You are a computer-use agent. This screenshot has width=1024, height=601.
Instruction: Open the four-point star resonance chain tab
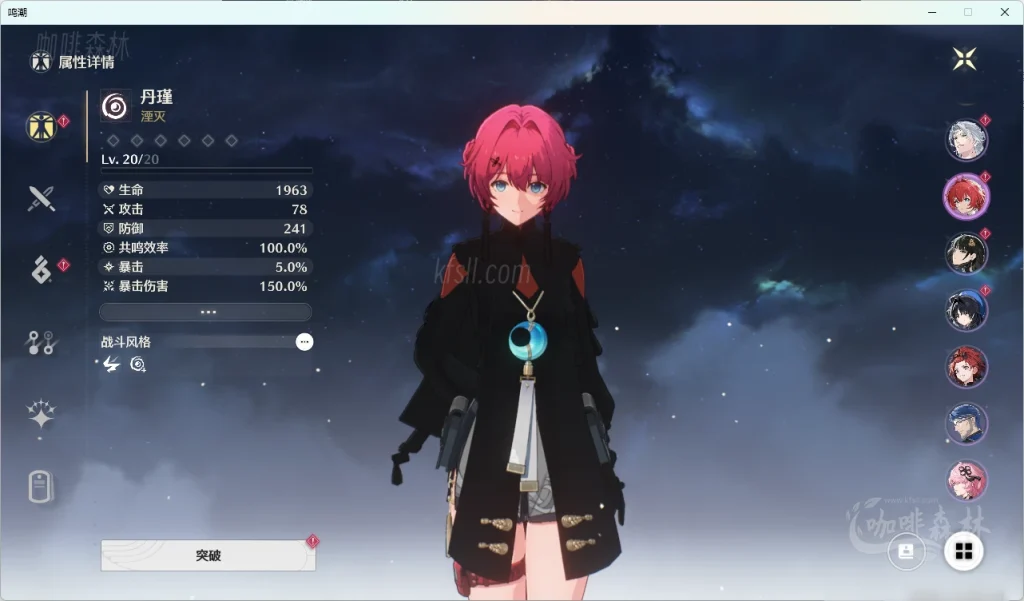pos(41,415)
